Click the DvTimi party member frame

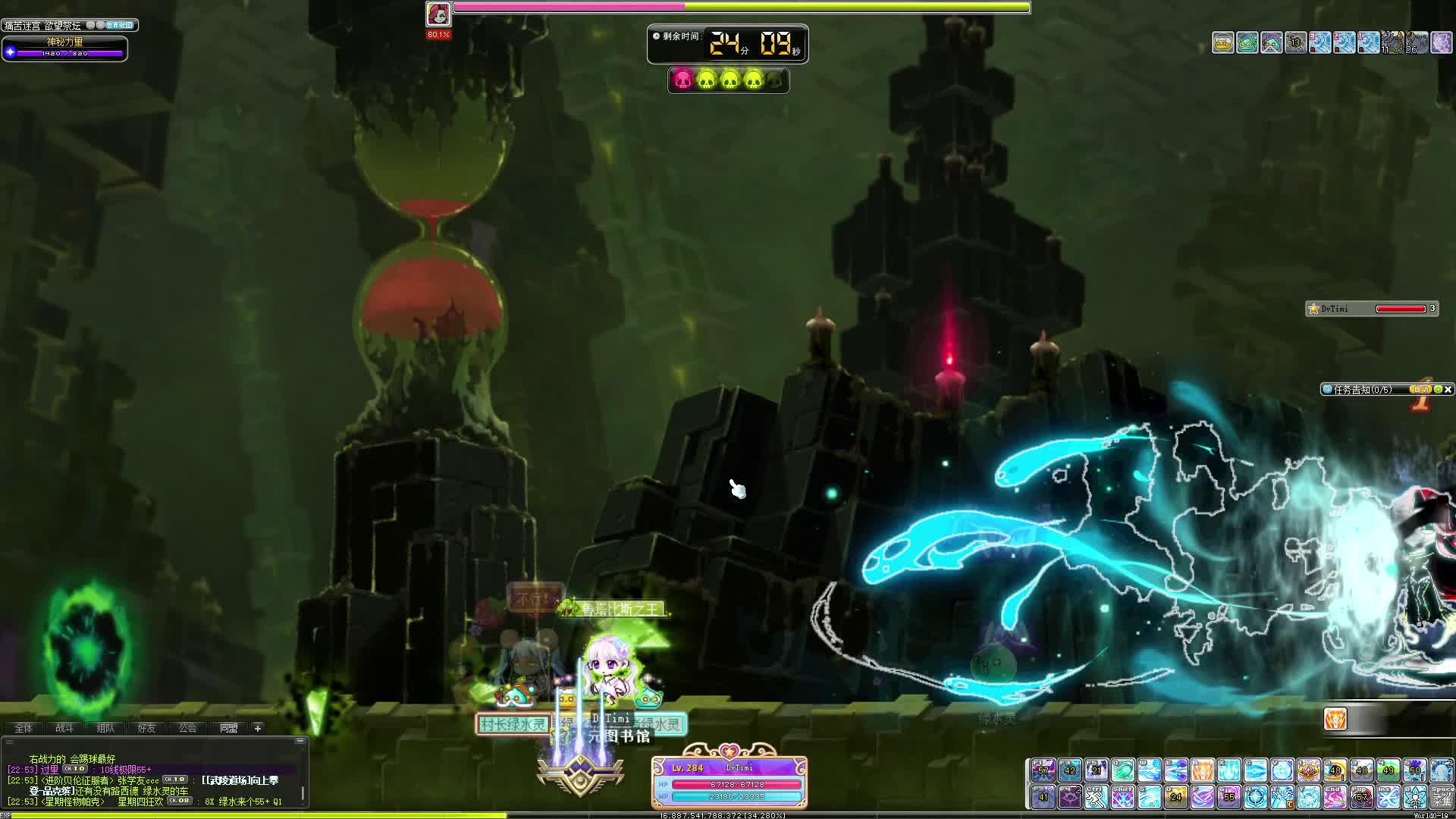(1371, 309)
